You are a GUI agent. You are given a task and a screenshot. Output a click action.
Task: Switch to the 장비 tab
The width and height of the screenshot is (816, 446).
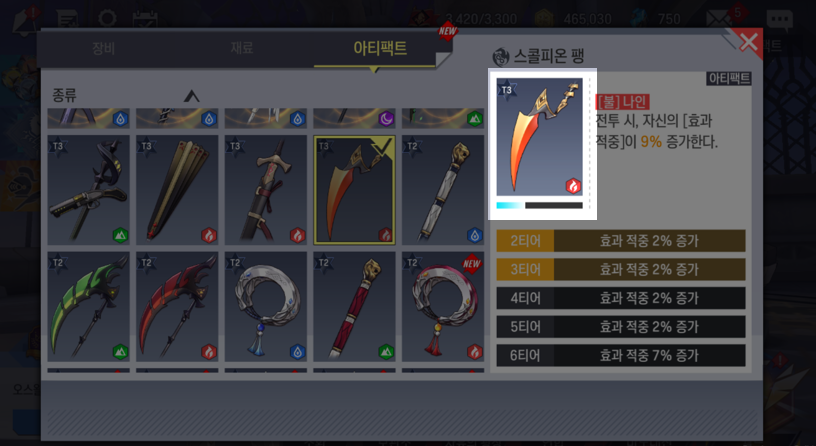point(103,47)
